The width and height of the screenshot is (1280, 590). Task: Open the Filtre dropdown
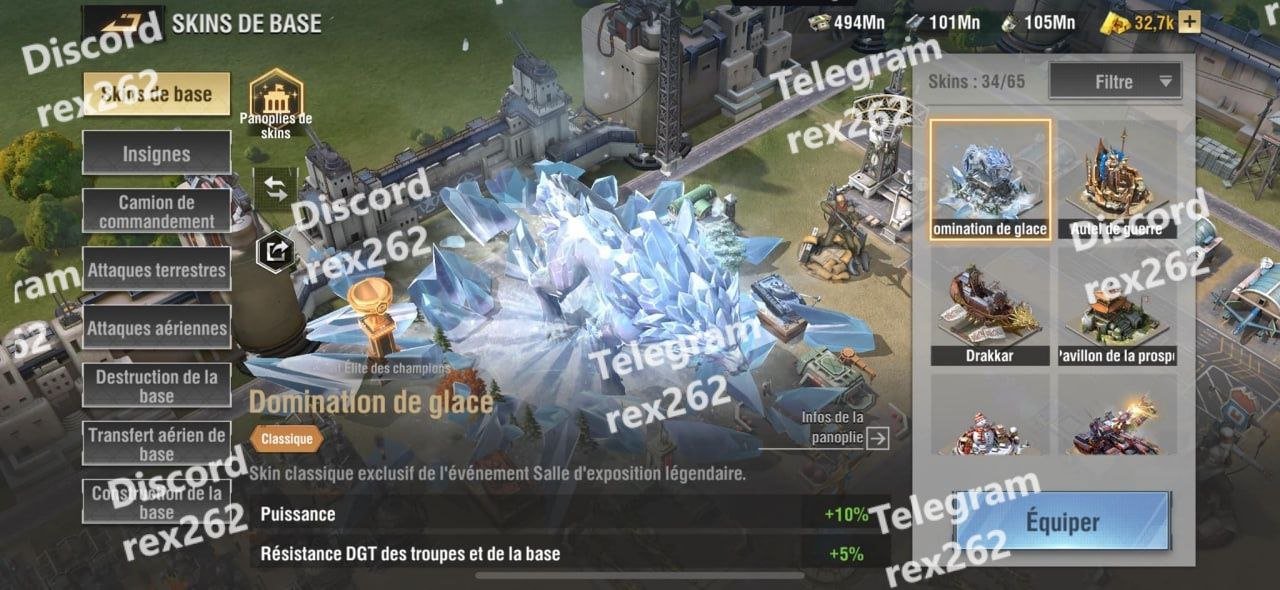(x=1114, y=82)
